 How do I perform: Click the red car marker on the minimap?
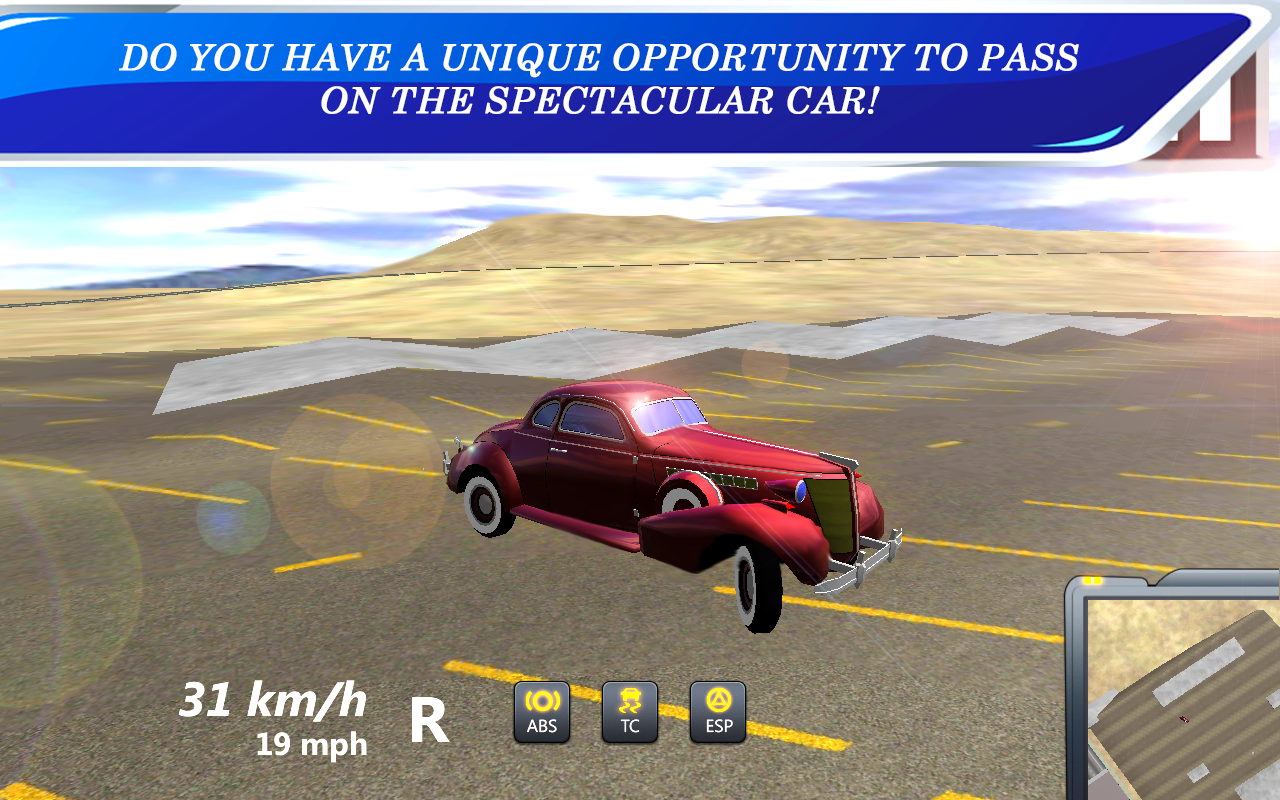click(1183, 719)
